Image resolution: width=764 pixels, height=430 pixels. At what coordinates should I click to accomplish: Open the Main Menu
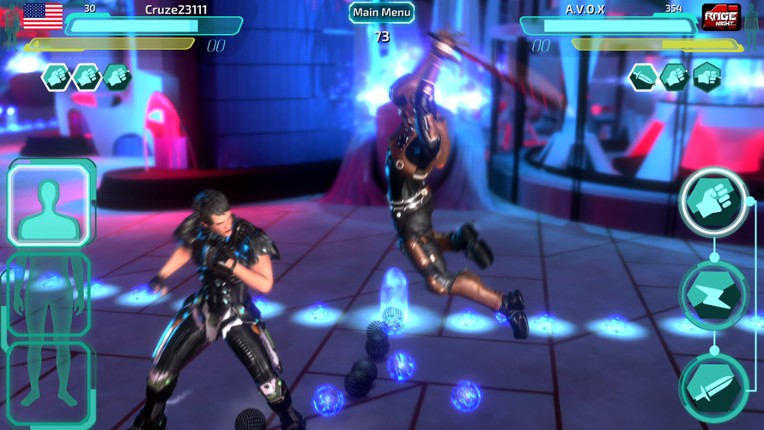[x=381, y=13]
